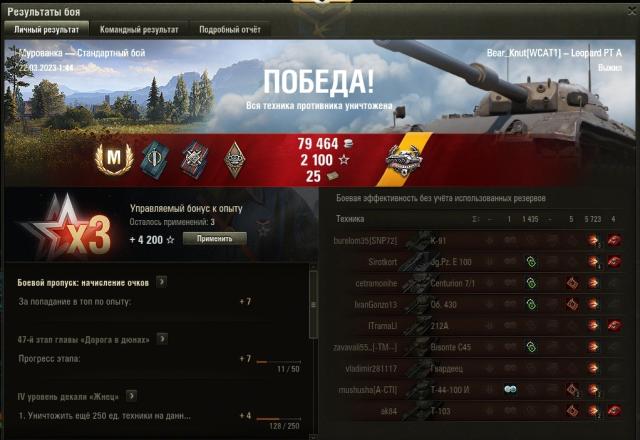Switch to the Командный результат tab
The width and height of the screenshot is (640, 440).
point(138,30)
